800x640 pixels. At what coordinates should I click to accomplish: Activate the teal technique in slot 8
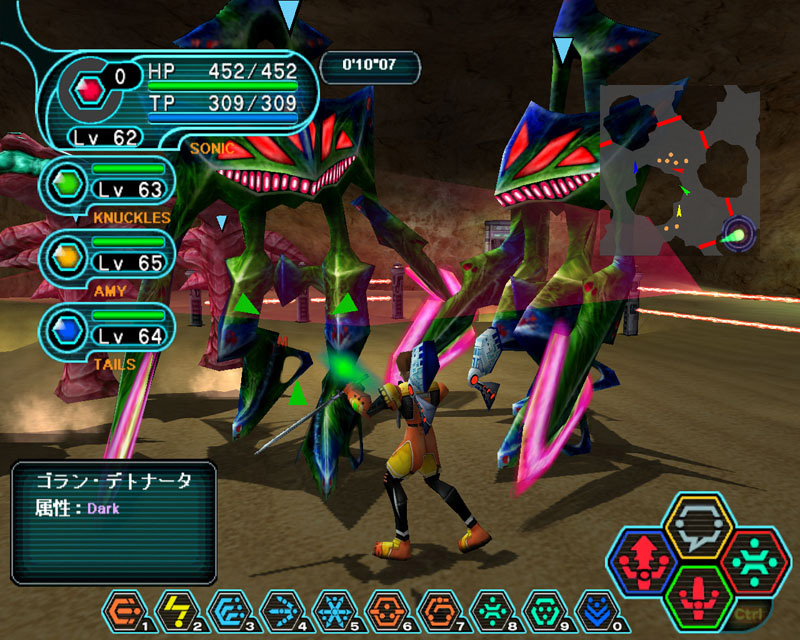pos(490,608)
